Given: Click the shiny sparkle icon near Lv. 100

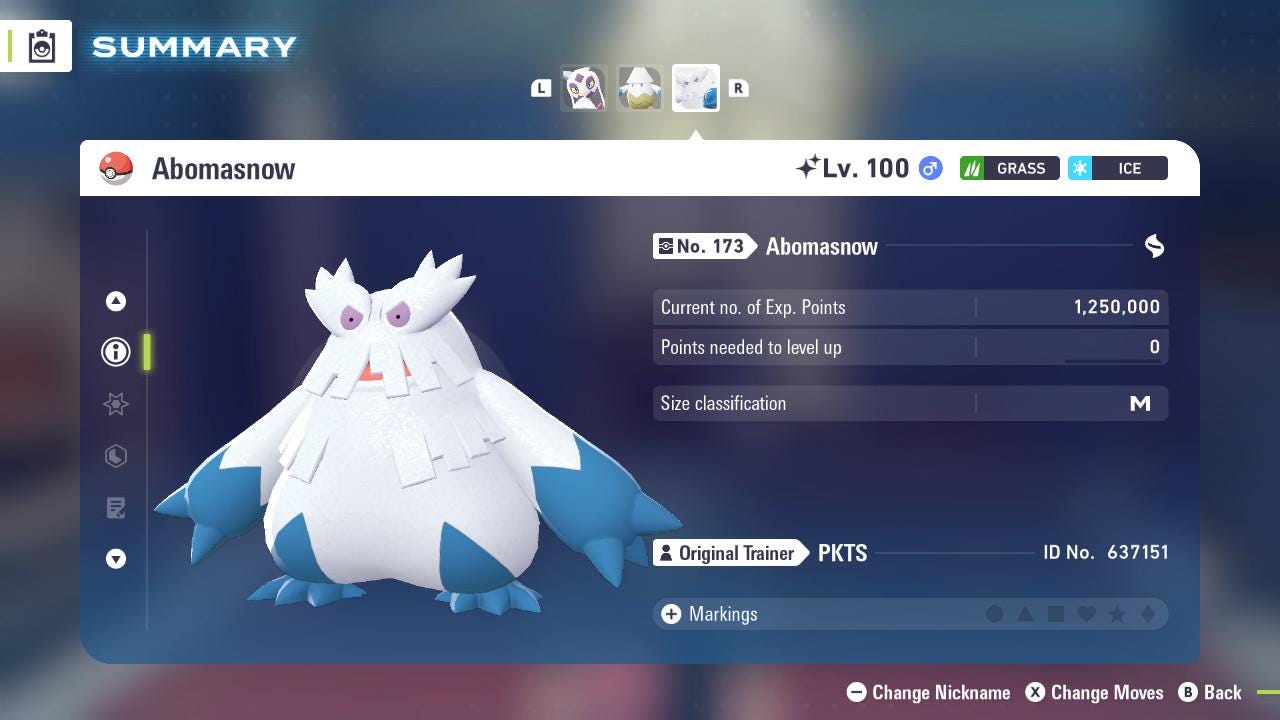Looking at the screenshot, I should pyautogui.click(x=812, y=167).
